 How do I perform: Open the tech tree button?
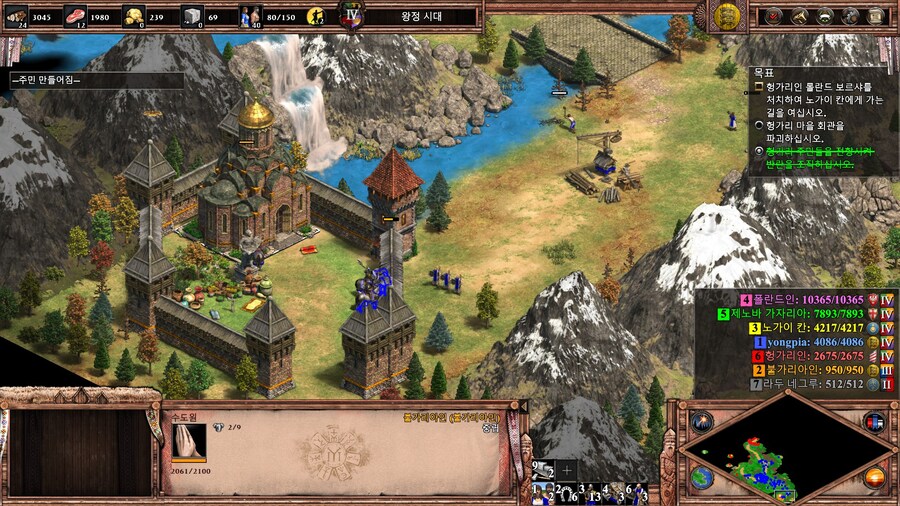click(800, 16)
